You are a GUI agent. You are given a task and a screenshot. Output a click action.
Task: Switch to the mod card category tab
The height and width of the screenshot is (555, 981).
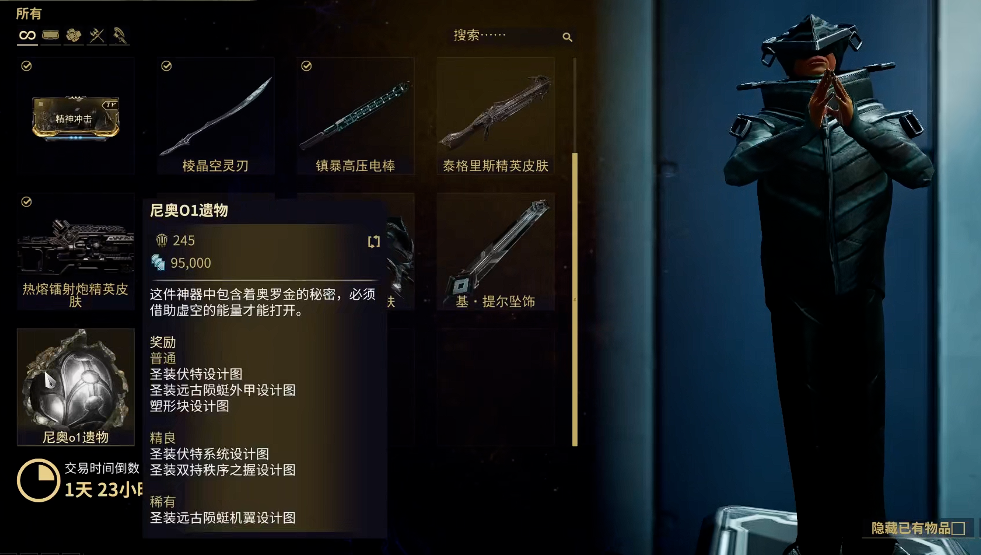[x=50, y=36]
